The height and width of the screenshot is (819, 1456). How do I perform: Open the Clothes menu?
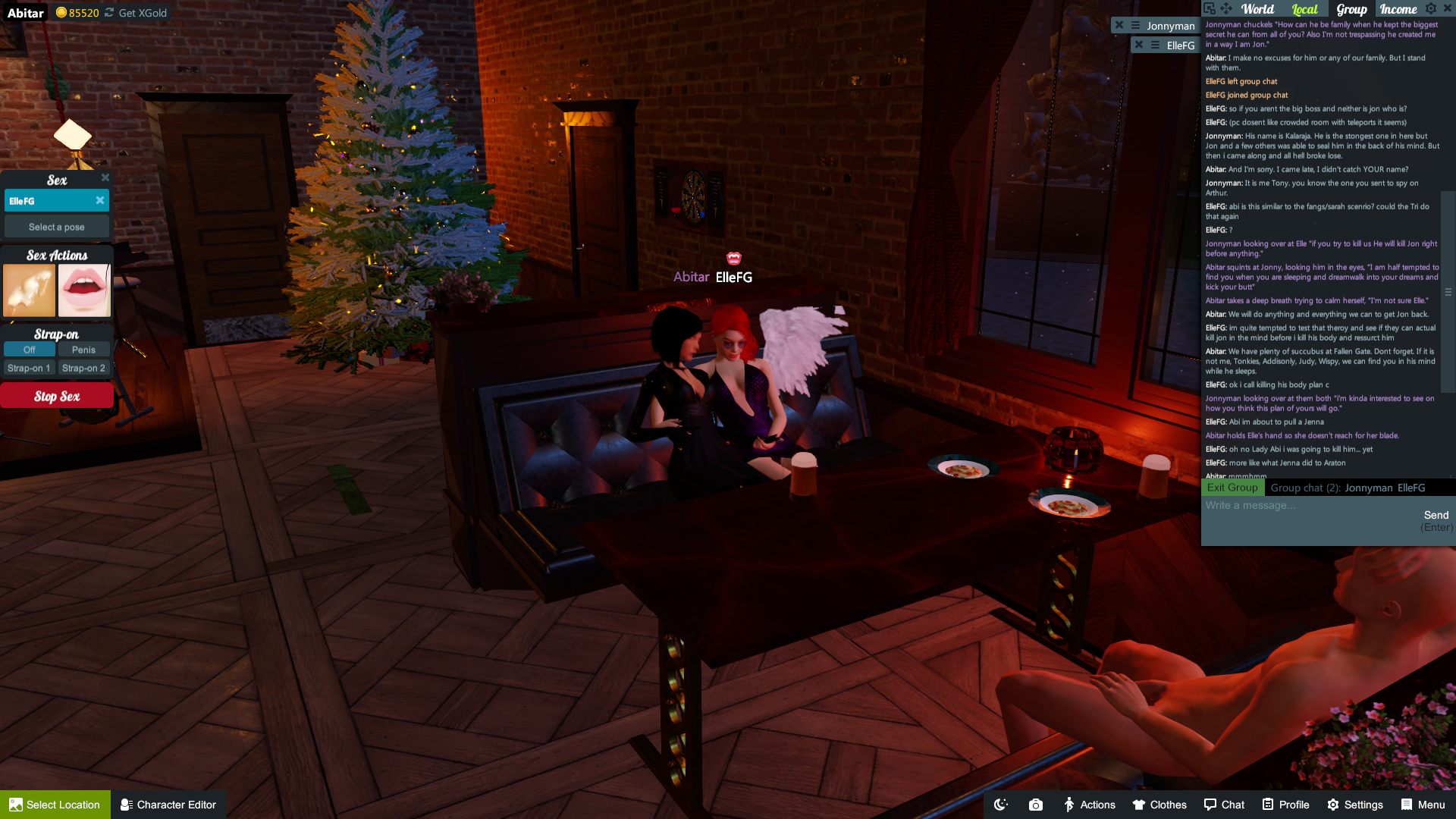click(x=1159, y=805)
